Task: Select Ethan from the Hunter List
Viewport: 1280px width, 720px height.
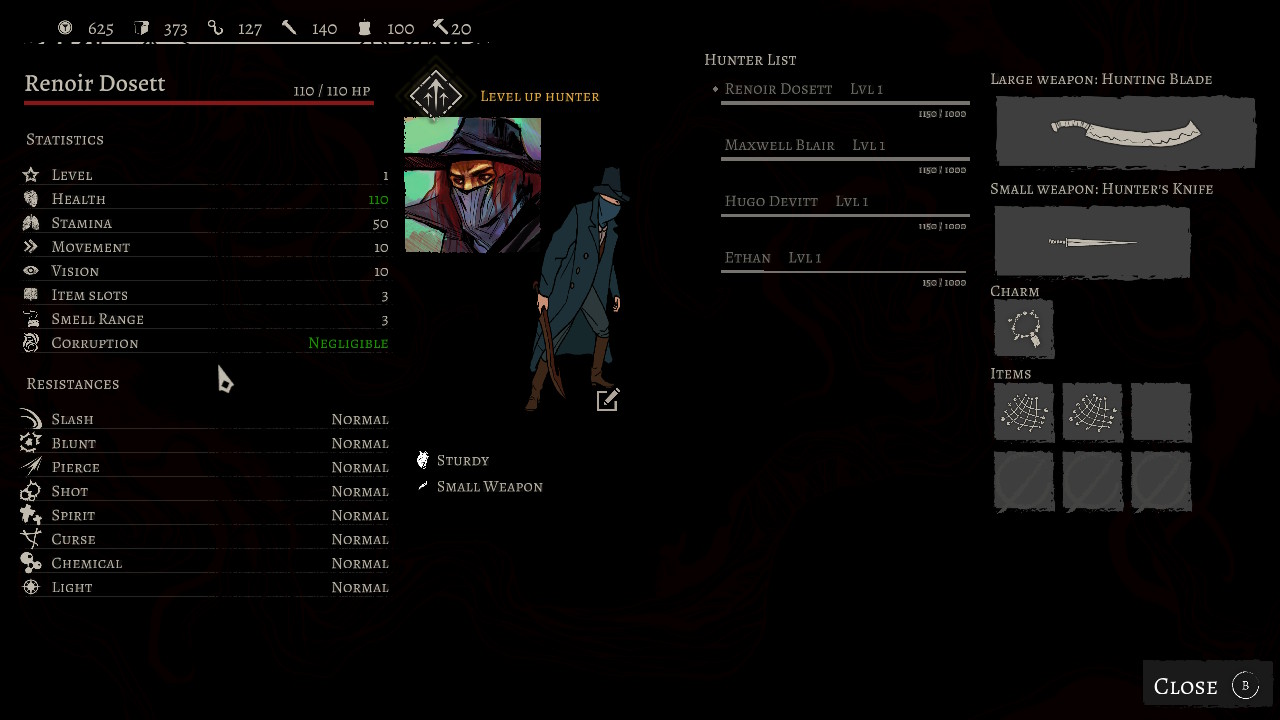Action: (747, 257)
